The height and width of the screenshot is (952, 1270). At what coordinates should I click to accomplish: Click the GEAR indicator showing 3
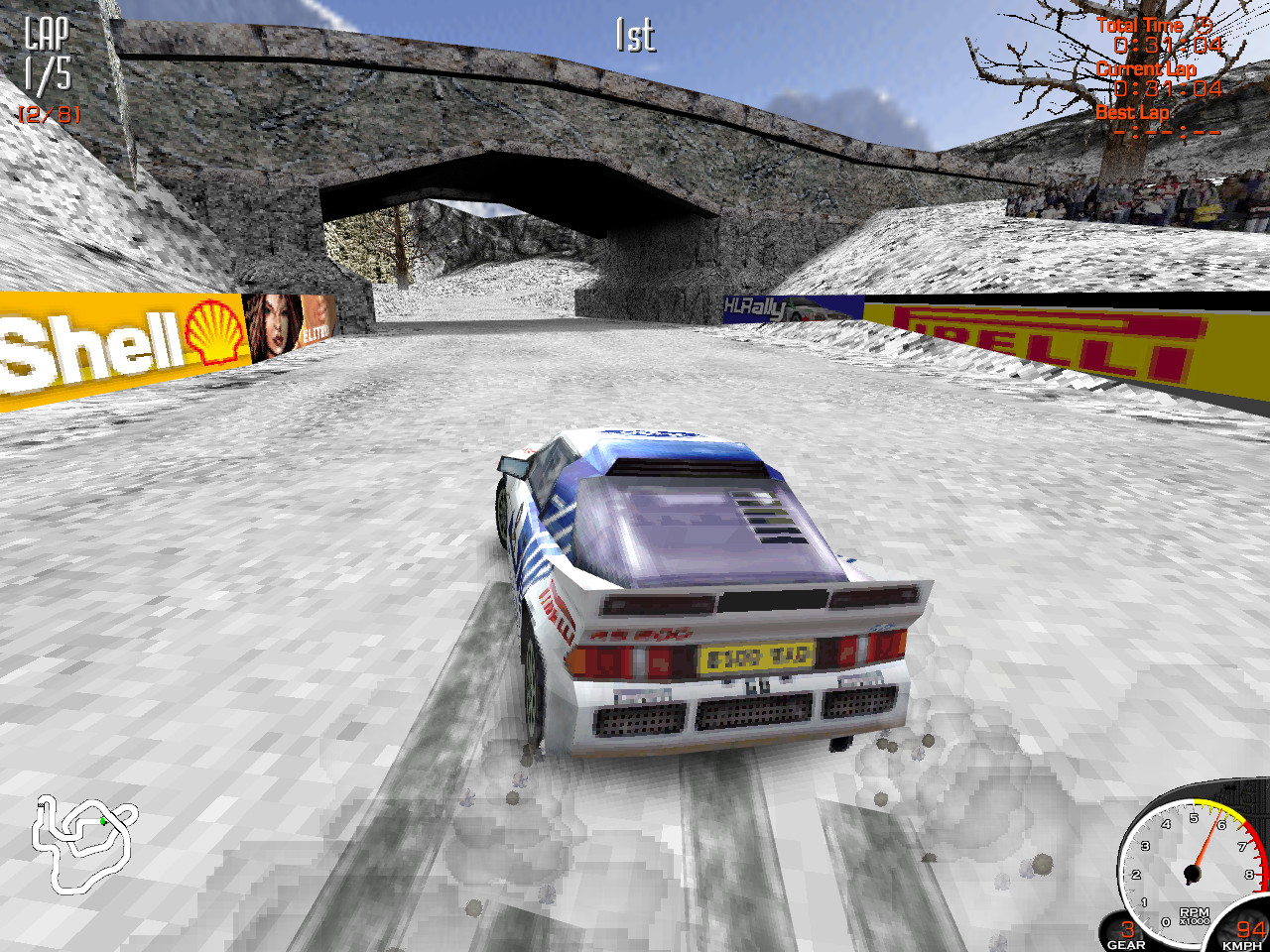[1129, 932]
